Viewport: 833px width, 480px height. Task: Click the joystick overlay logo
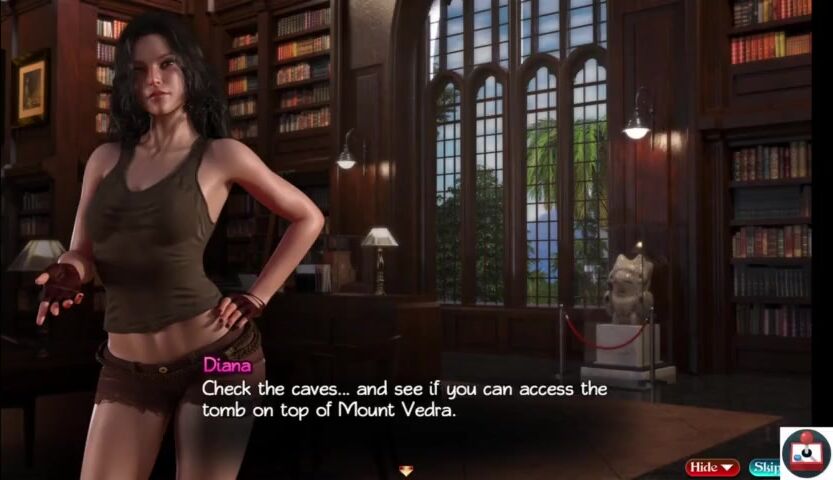806,453
